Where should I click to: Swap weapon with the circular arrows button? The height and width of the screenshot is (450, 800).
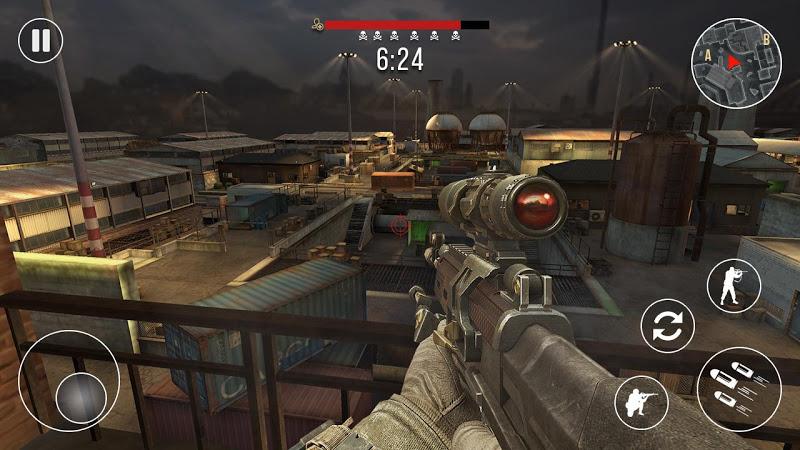pos(667,326)
